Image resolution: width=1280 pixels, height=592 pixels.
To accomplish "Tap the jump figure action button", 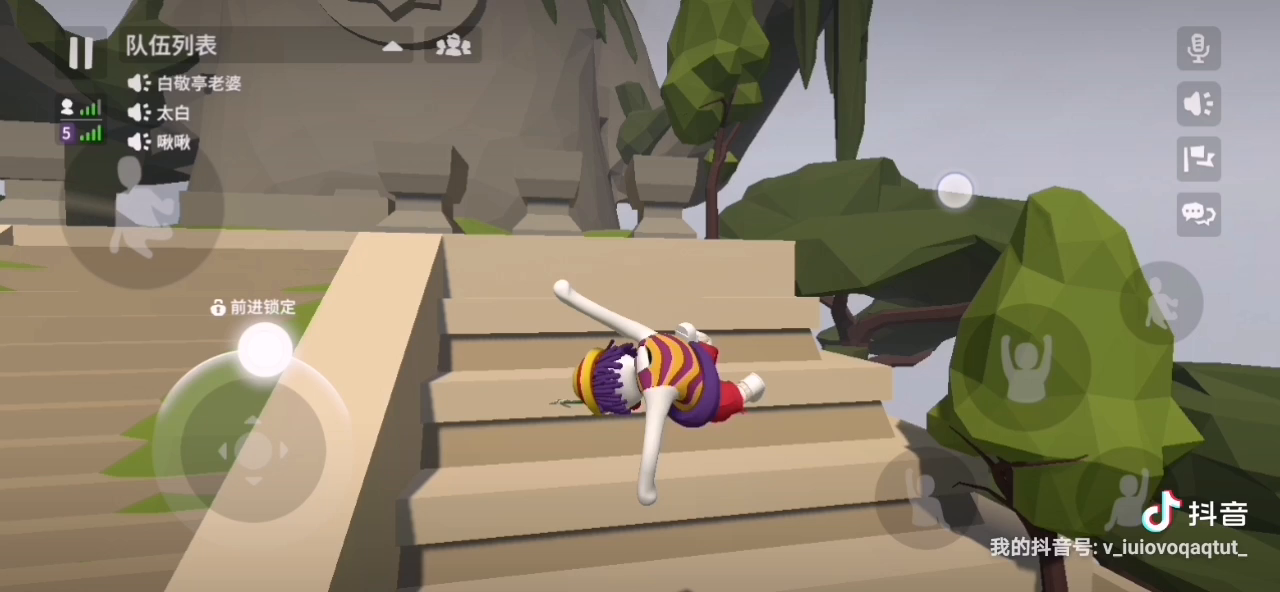I will pyautogui.click(x=1160, y=302).
